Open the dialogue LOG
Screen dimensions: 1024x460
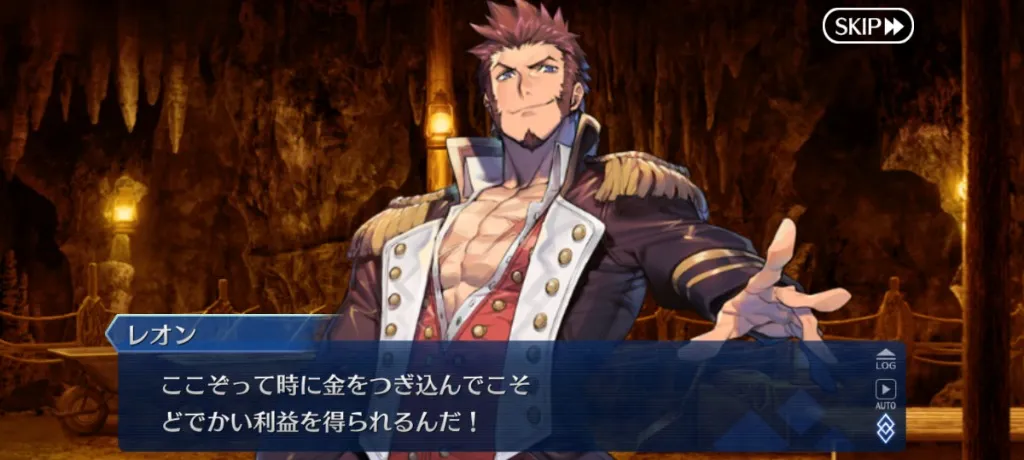click(886, 359)
